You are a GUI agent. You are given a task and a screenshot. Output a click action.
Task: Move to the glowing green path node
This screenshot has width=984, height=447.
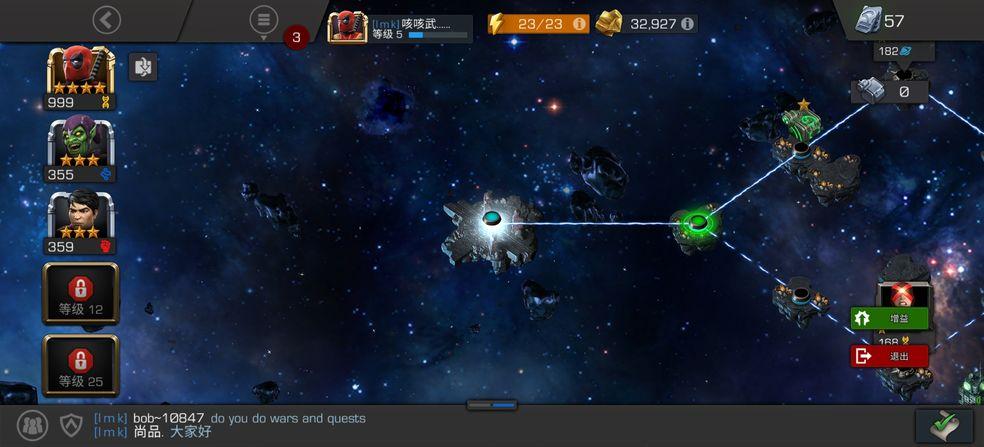click(697, 222)
